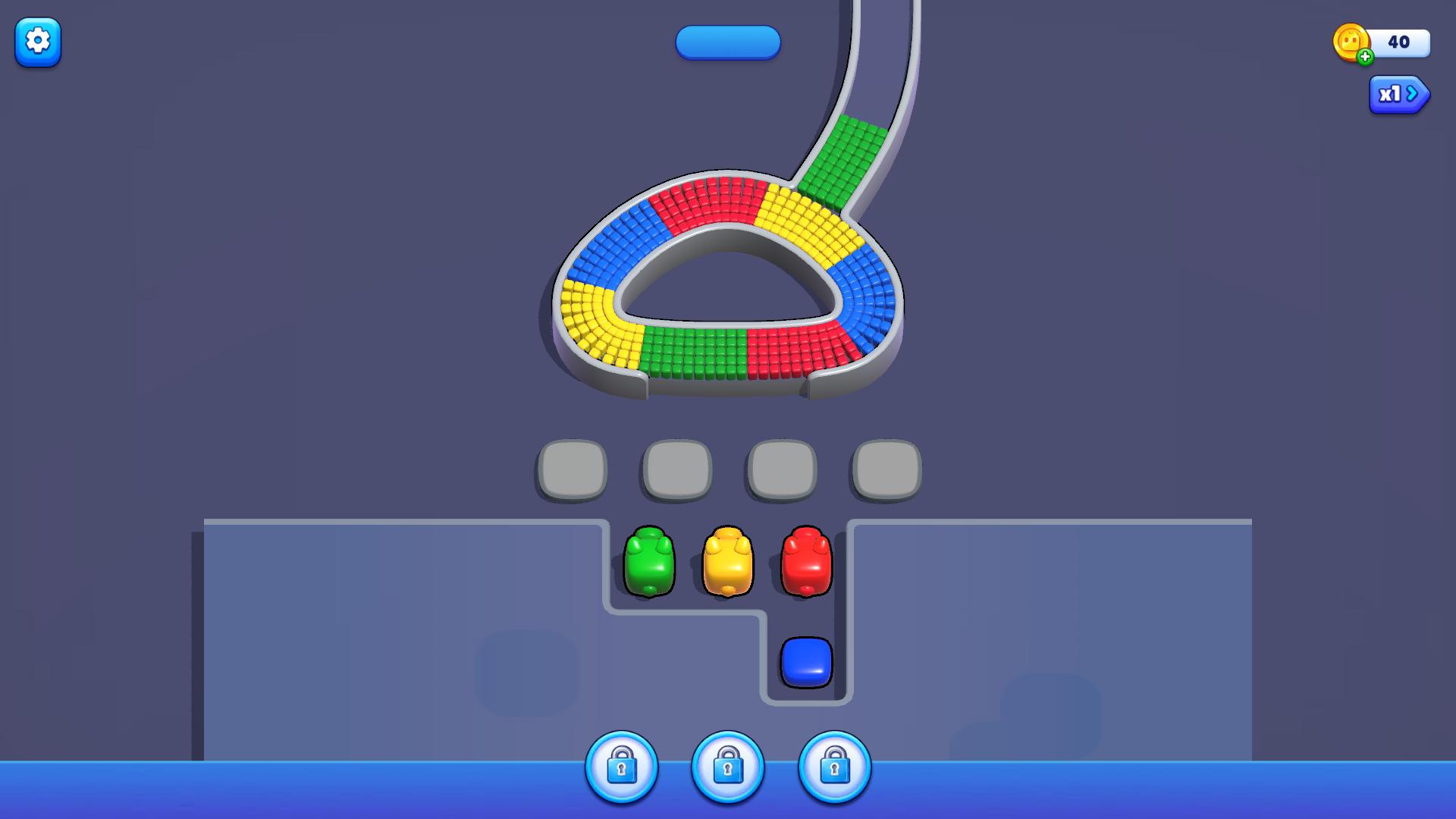This screenshot has height=819, width=1456.
Task: Click the second gray collection slot
Action: [x=676, y=469]
